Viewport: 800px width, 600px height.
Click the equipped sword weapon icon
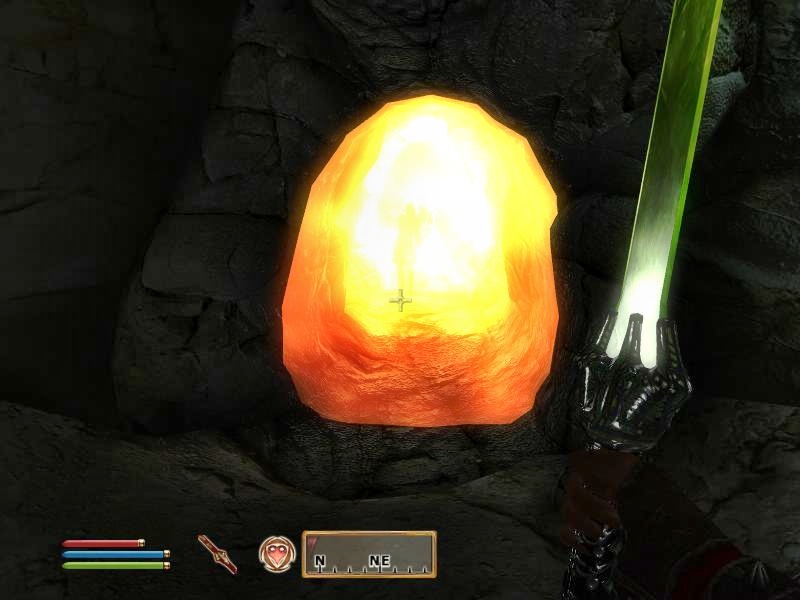[217, 553]
